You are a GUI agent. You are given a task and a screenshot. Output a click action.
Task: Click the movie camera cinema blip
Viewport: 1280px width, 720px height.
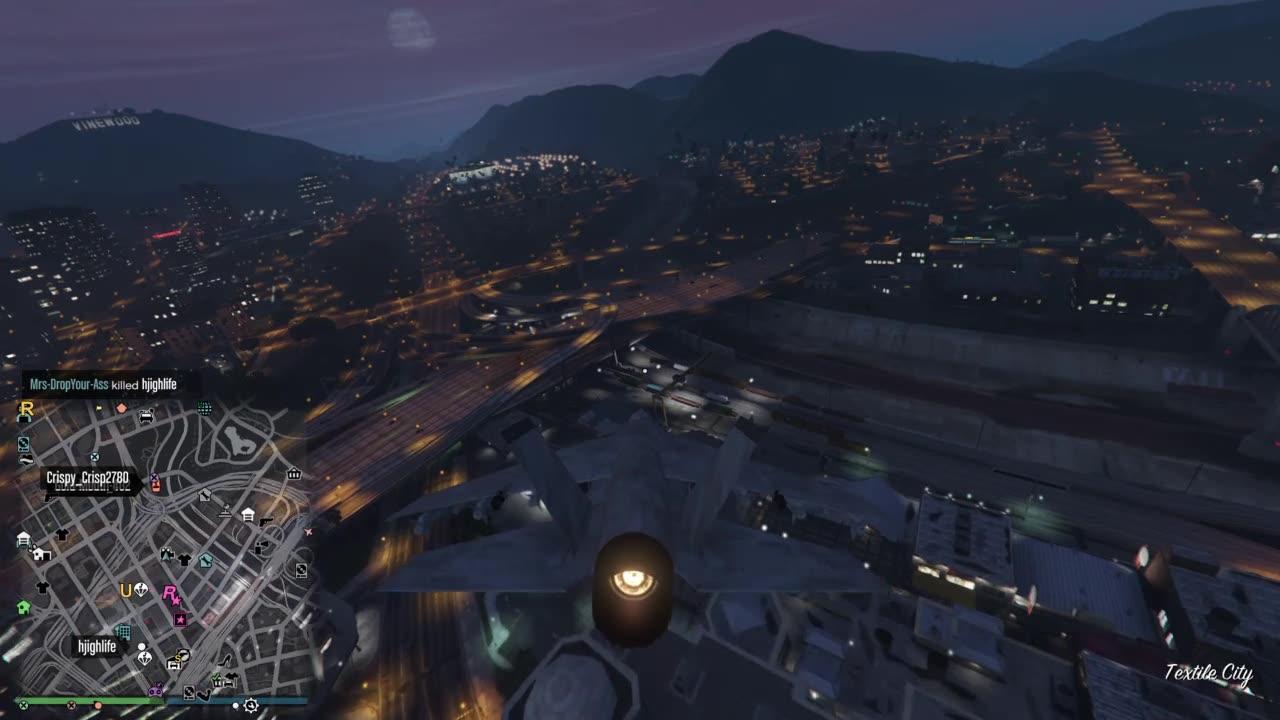click(x=169, y=555)
